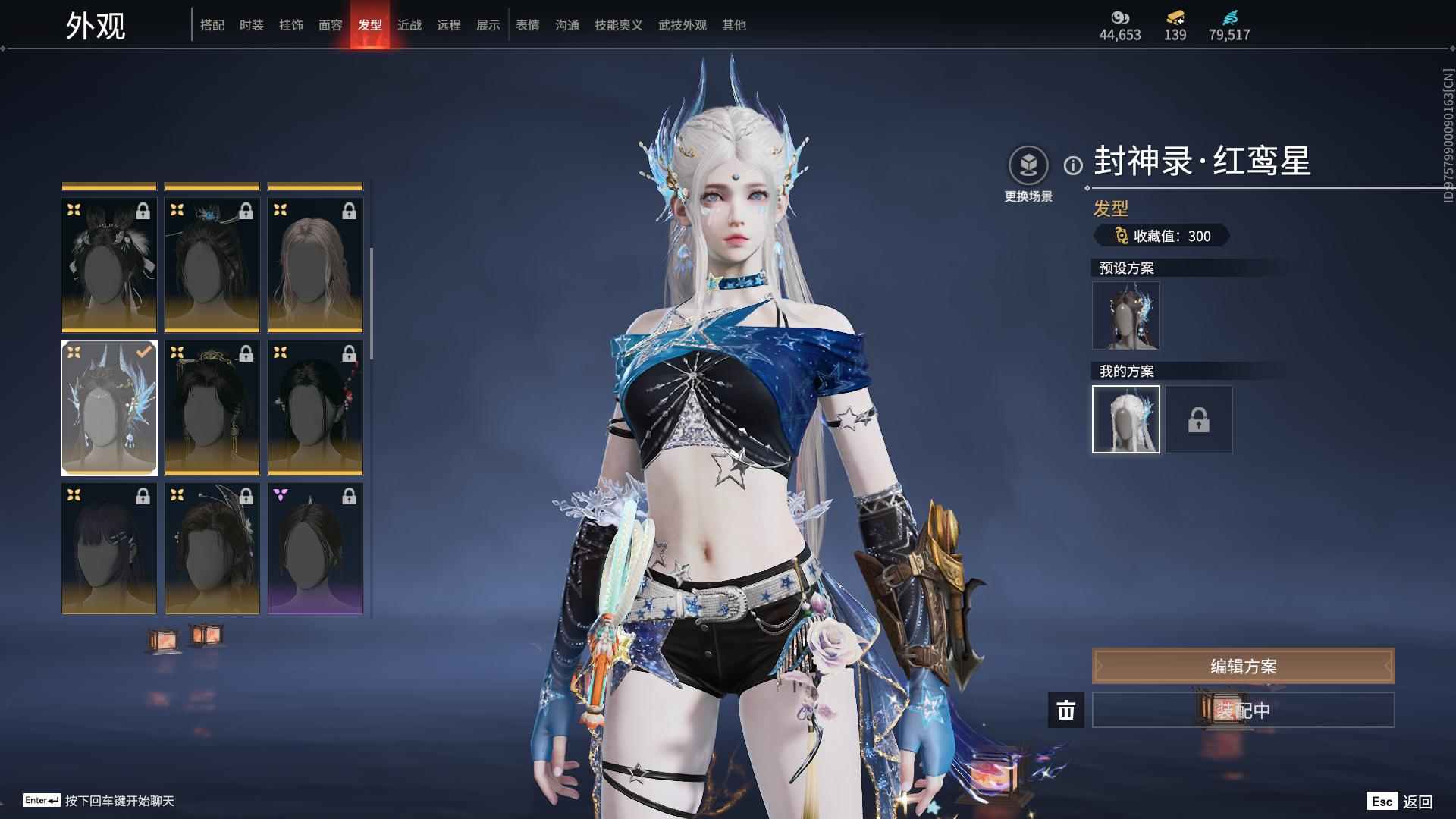Open the info icon beside 封神录·红鸾星
The height and width of the screenshot is (819, 1456).
[x=1073, y=165]
